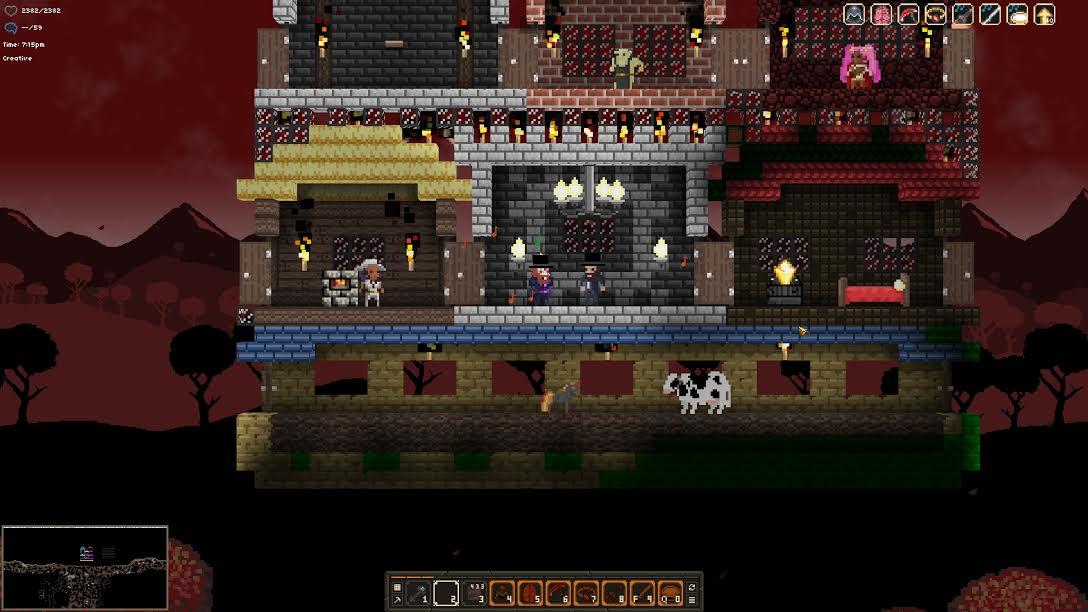Click the pink chestplate icon
1088x612 pixels.
coord(881,14)
